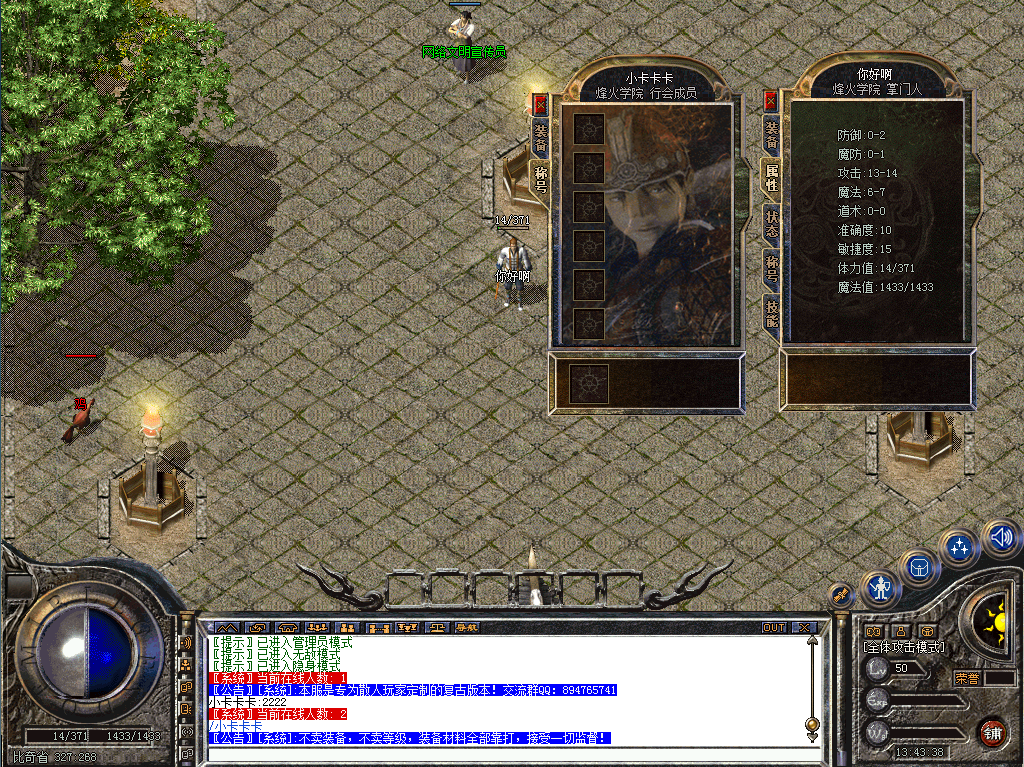Show the 技能 skills tab
This screenshot has width=1024, height=767.
771,311
